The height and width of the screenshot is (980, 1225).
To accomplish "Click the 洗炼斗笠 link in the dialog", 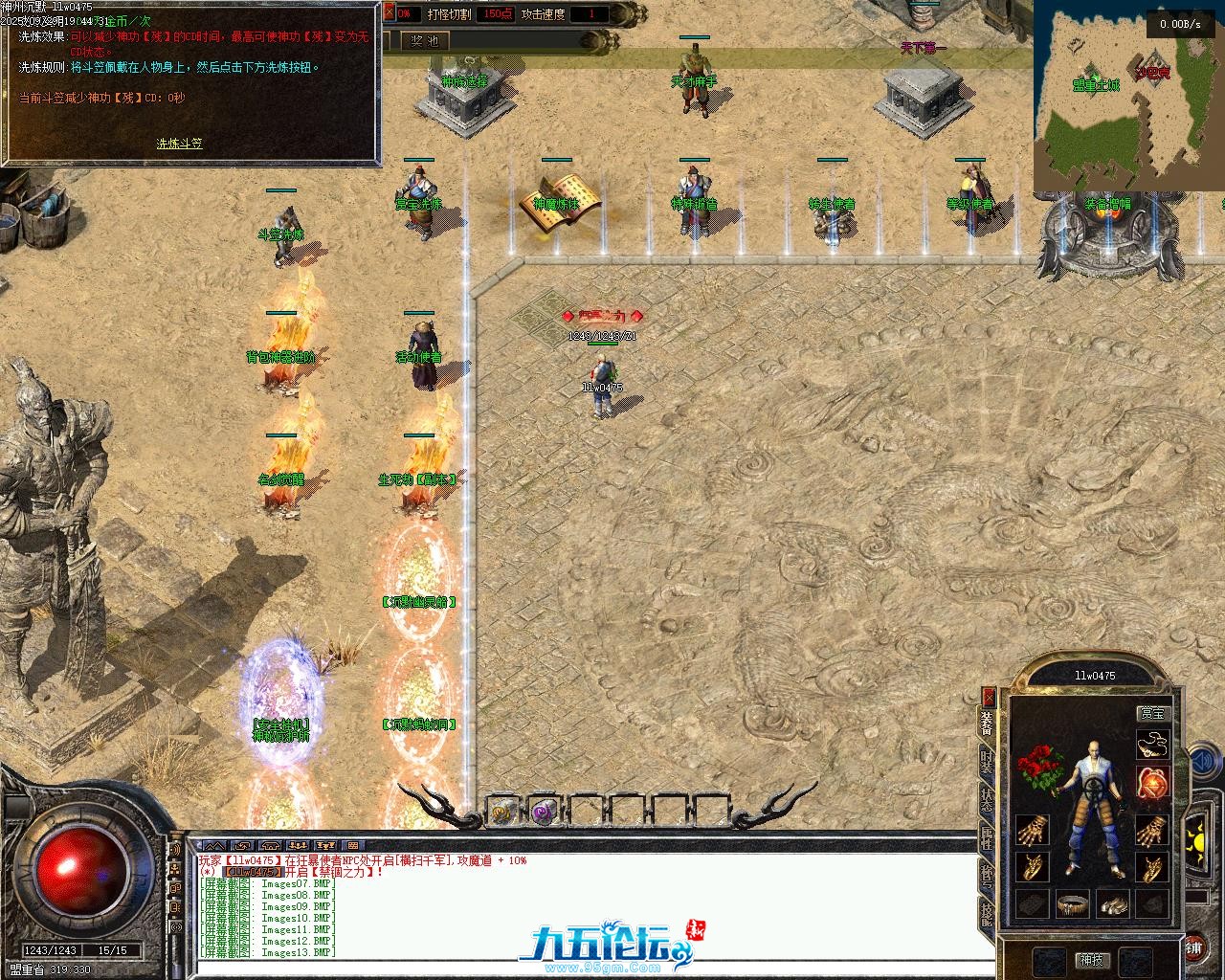I will (179, 144).
